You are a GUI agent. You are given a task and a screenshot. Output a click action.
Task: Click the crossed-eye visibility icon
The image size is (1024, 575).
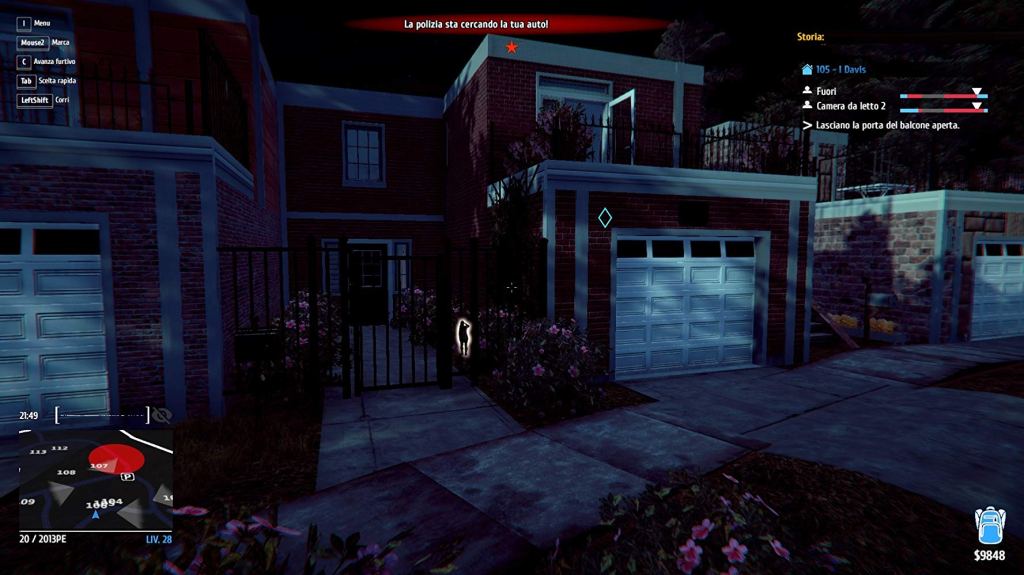click(x=162, y=415)
